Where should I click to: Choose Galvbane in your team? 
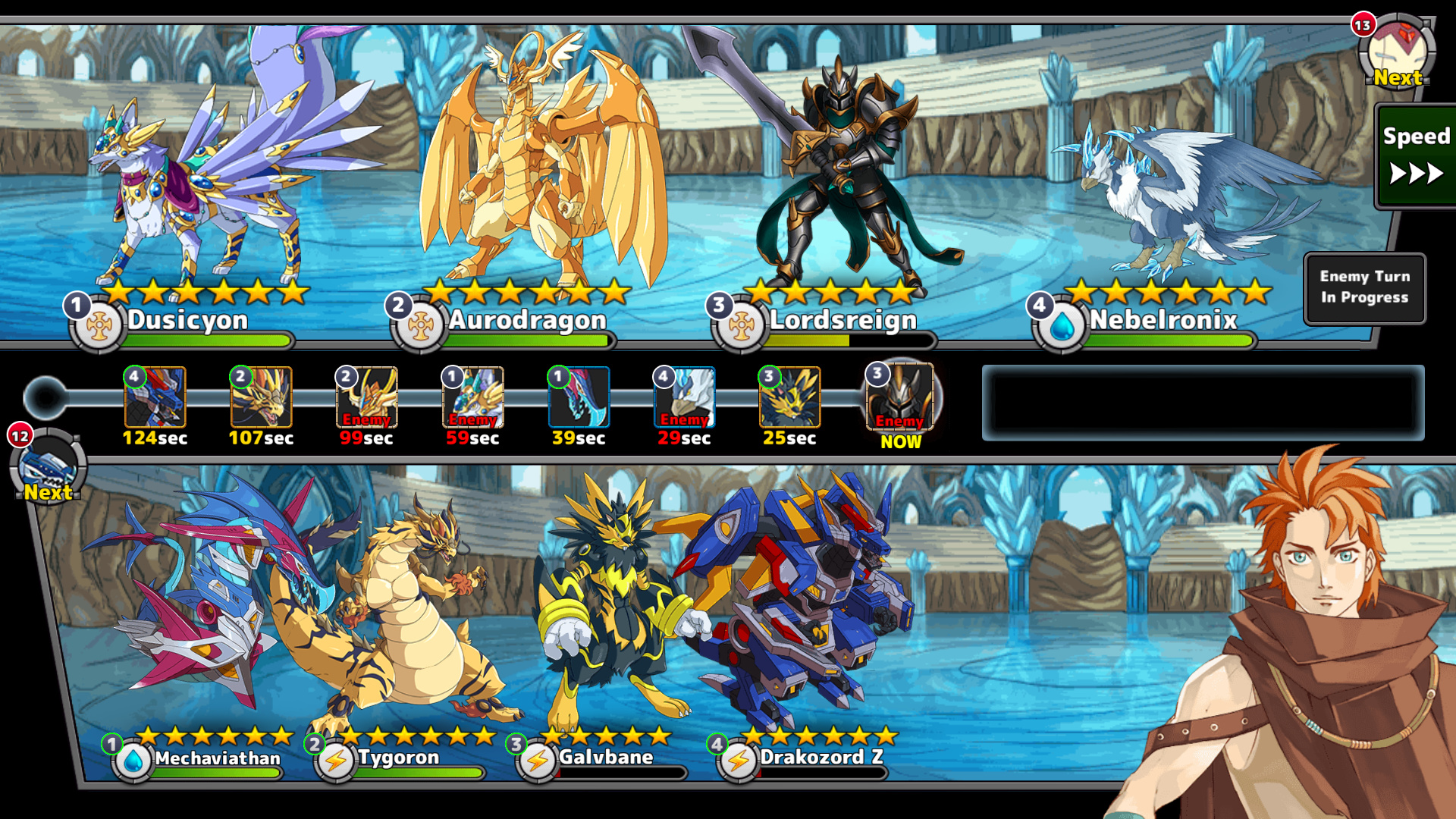pyautogui.click(x=605, y=758)
